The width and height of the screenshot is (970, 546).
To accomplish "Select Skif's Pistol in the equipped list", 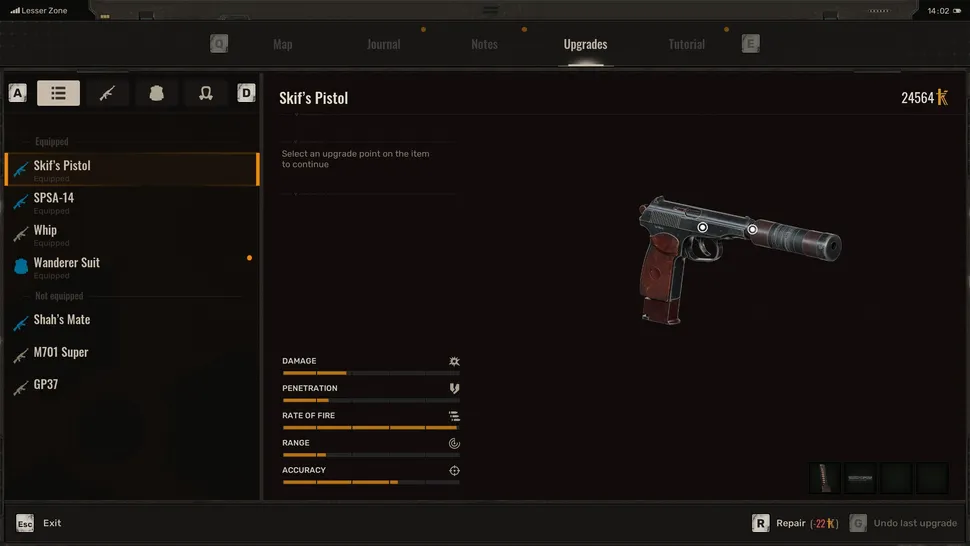I will [62, 166].
